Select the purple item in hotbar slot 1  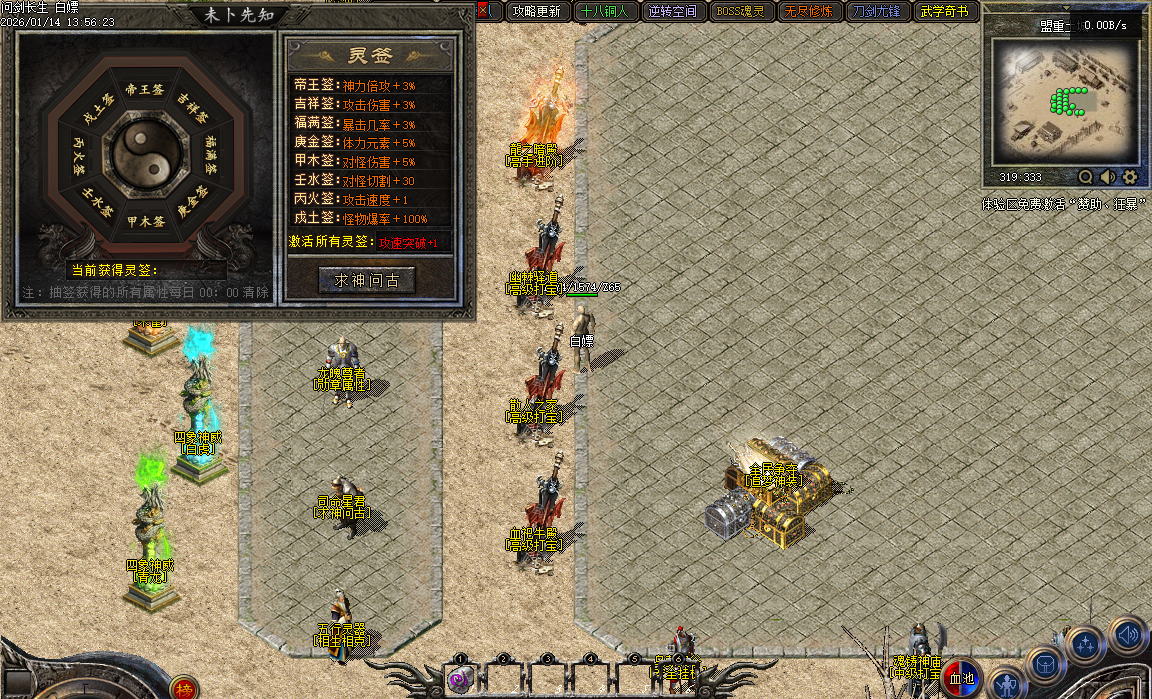pyautogui.click(x=460, y=679)
